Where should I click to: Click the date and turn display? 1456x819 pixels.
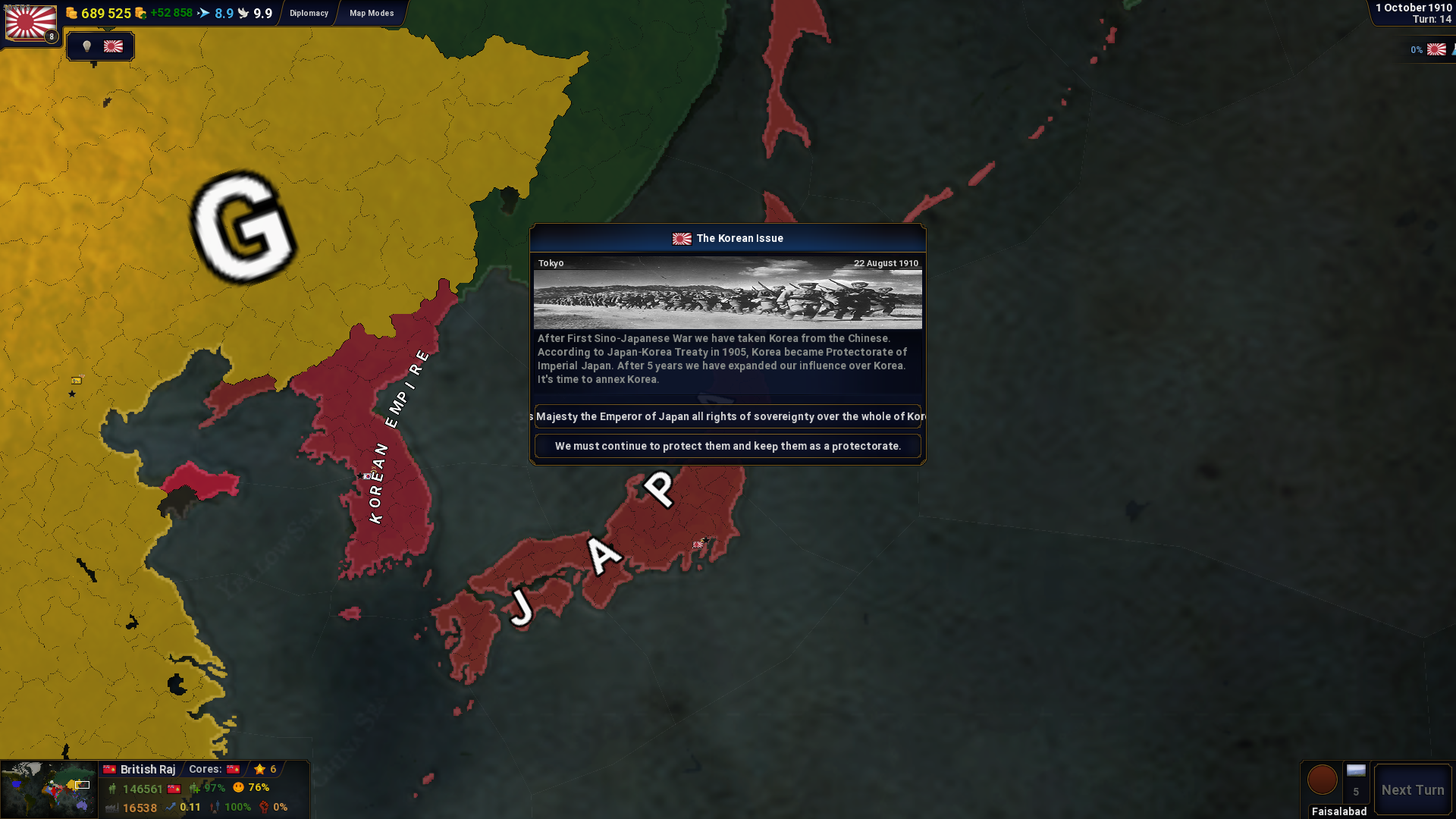tap(1414, 13)
